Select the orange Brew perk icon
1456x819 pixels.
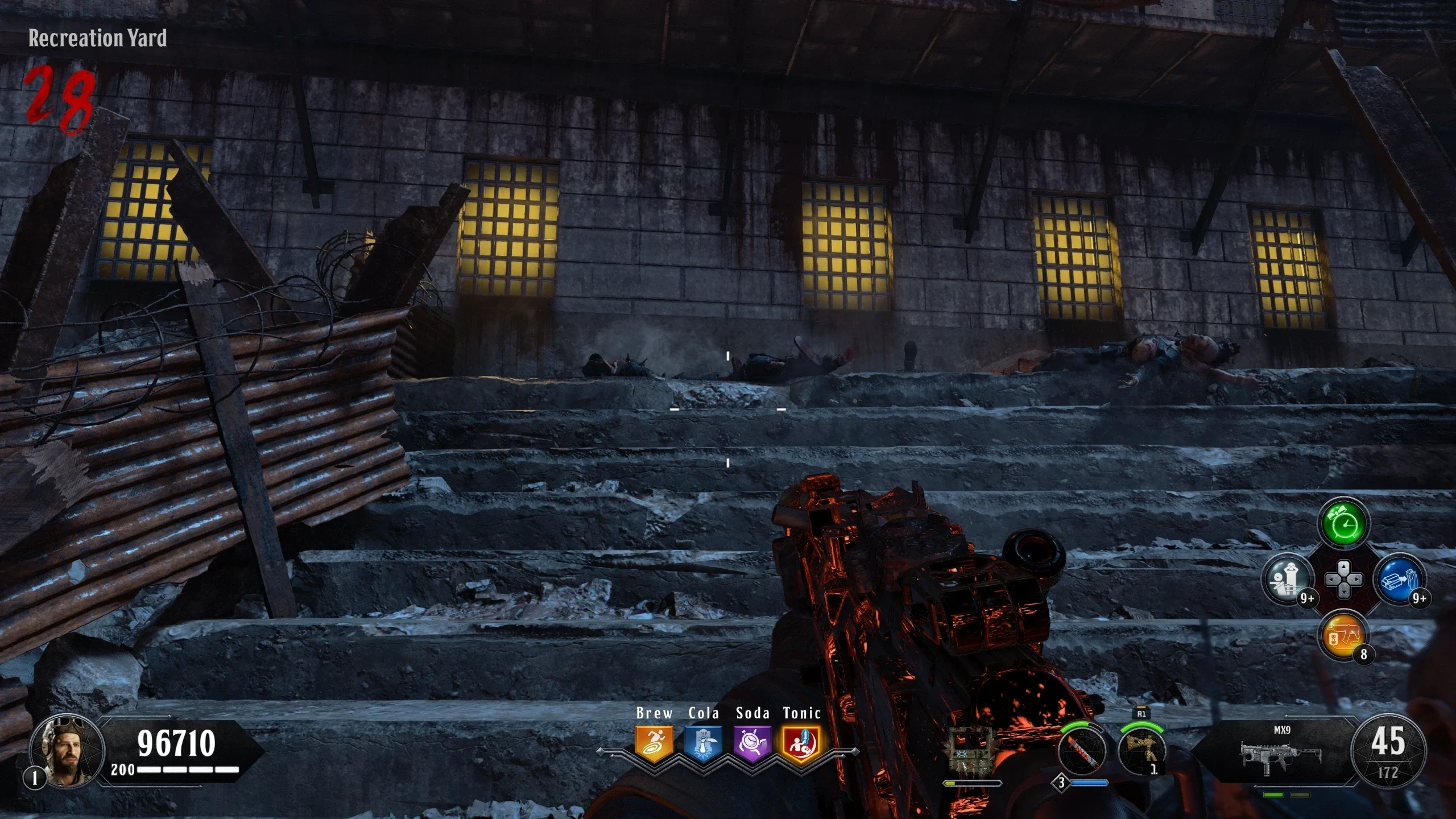654,743
